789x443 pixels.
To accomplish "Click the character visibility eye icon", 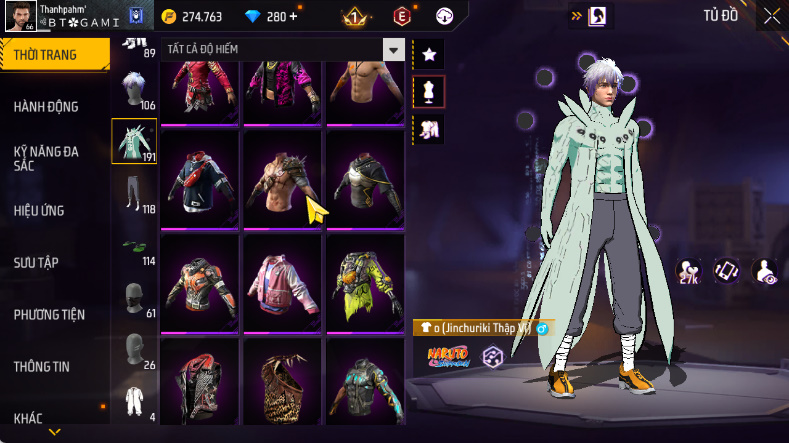I will click(x=765, y=271).
